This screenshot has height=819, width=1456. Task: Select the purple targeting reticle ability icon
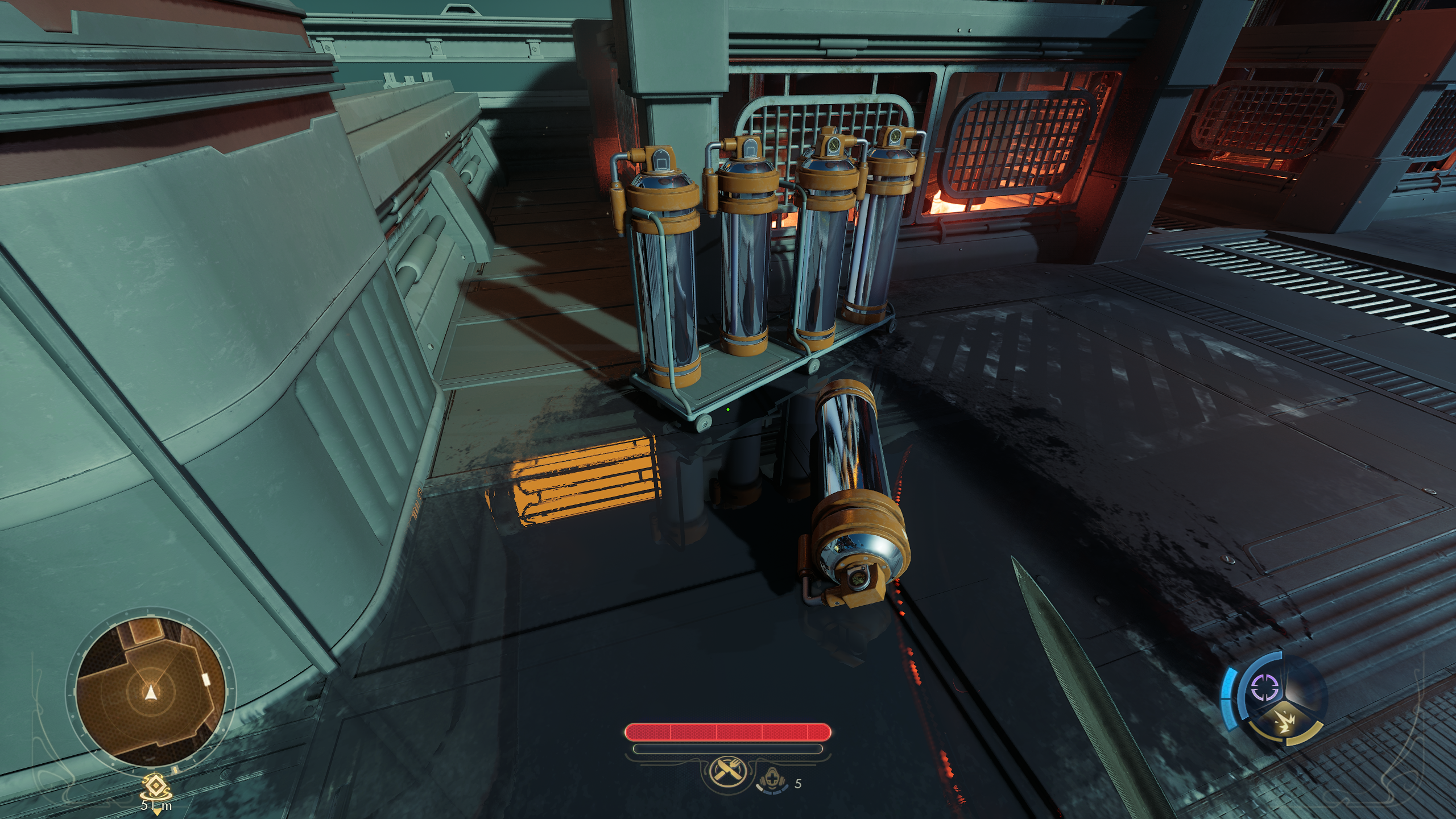1265,687
